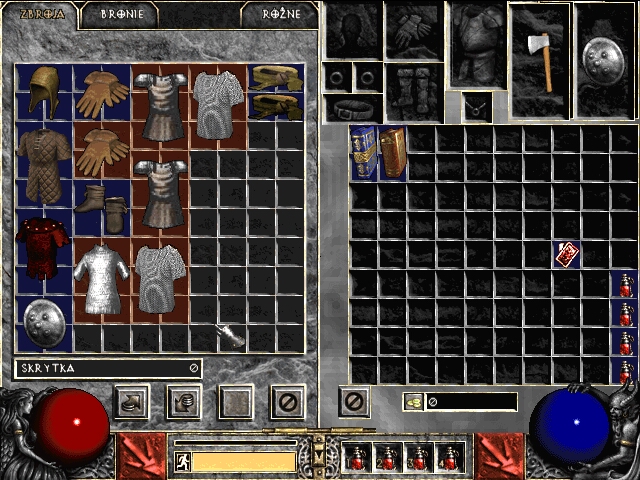
Task: Pick the round buckler in the shop grid
Action: (44, 322)
